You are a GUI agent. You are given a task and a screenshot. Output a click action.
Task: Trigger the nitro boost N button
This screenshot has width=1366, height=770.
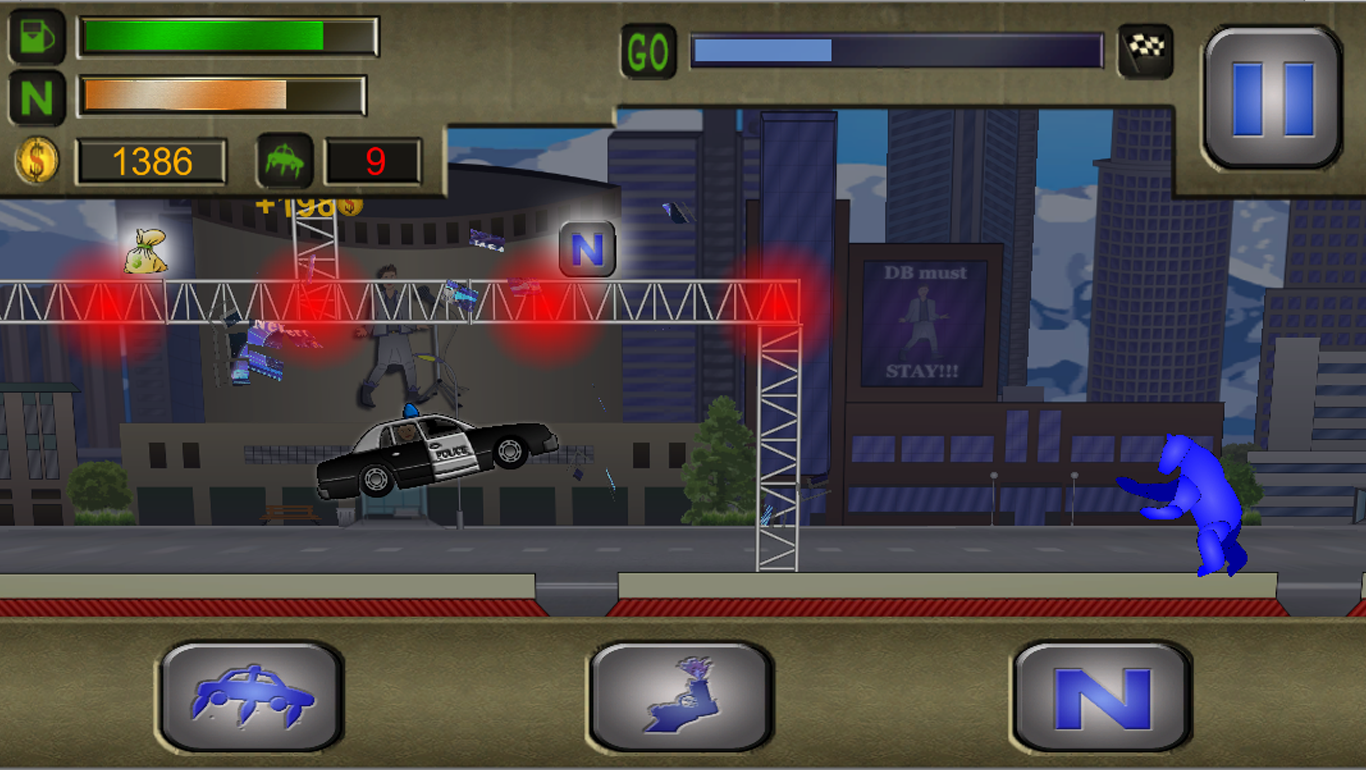[1103, 696]
